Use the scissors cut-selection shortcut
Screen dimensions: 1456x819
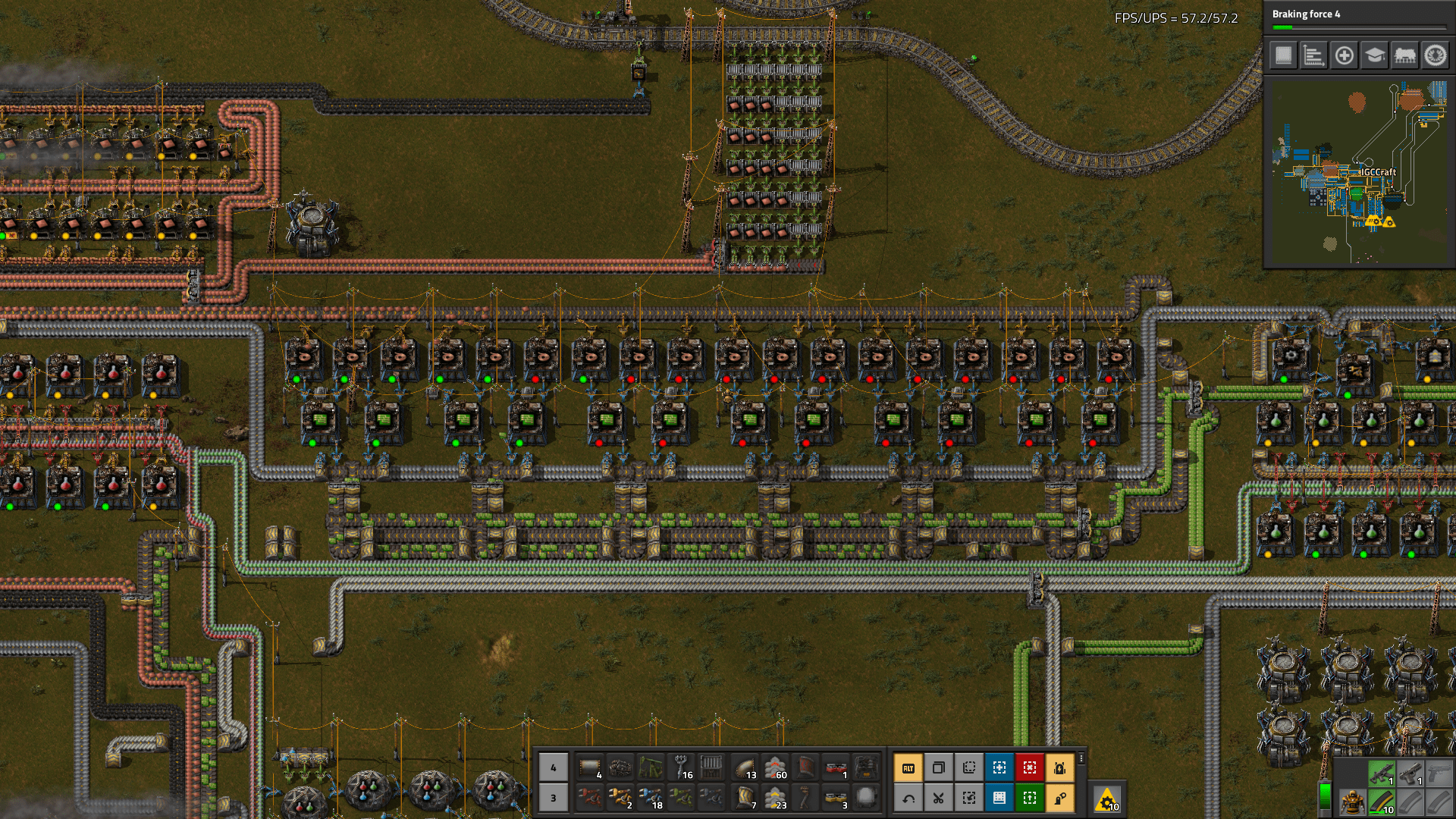point(938,798)
